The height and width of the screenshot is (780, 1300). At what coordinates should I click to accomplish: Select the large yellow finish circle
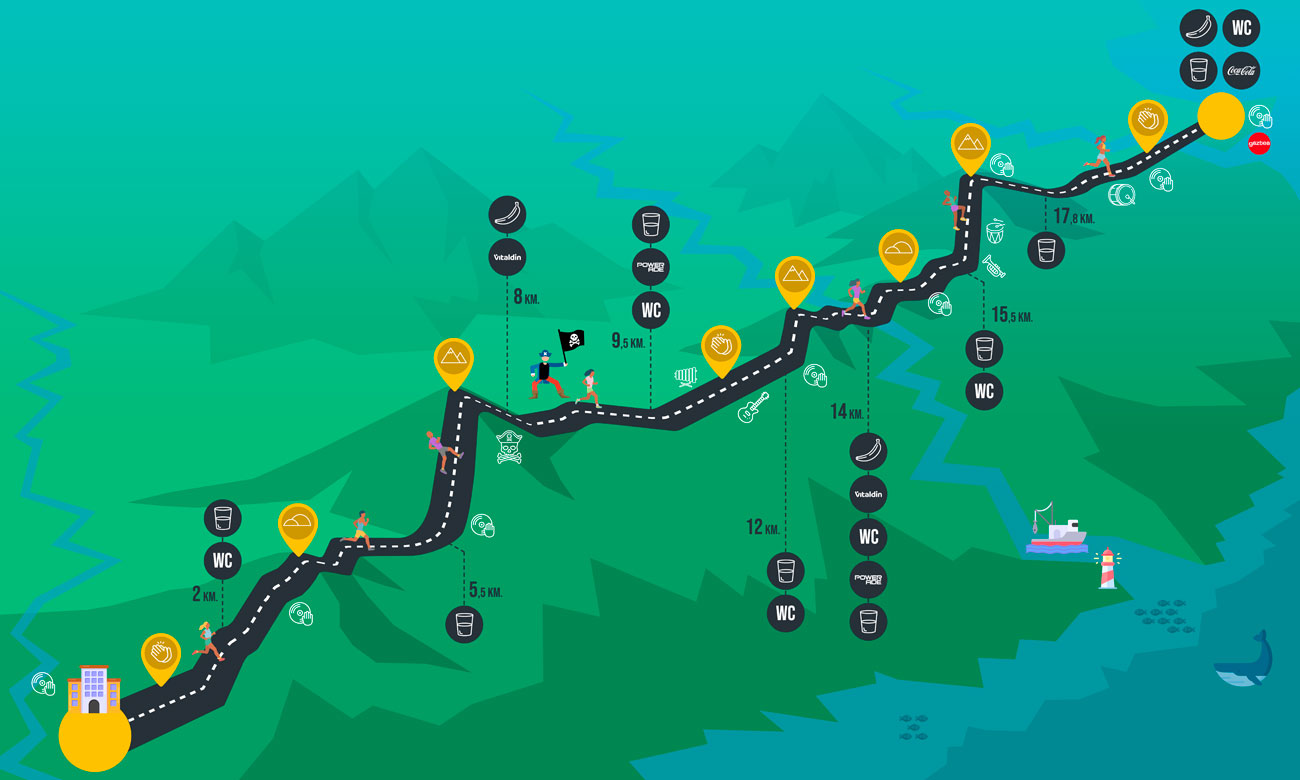point(1220,115)
